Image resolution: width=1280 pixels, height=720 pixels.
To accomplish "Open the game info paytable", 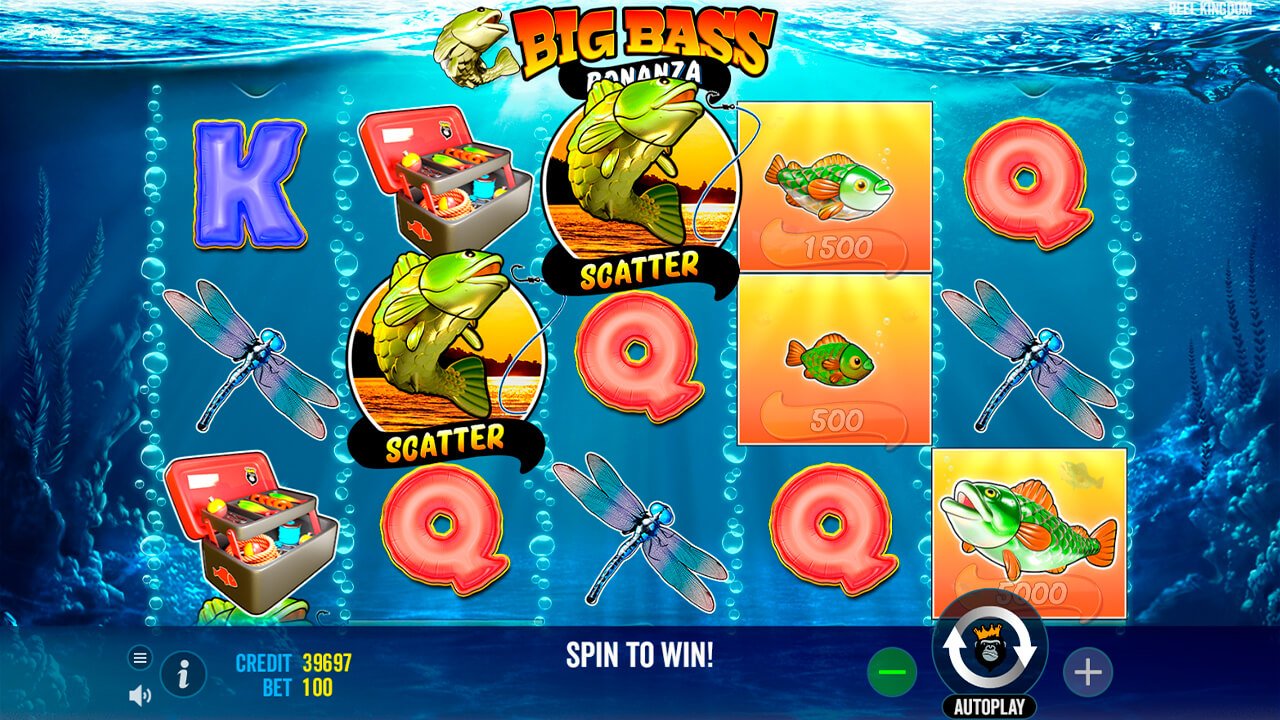I will [x=180, y=674].
